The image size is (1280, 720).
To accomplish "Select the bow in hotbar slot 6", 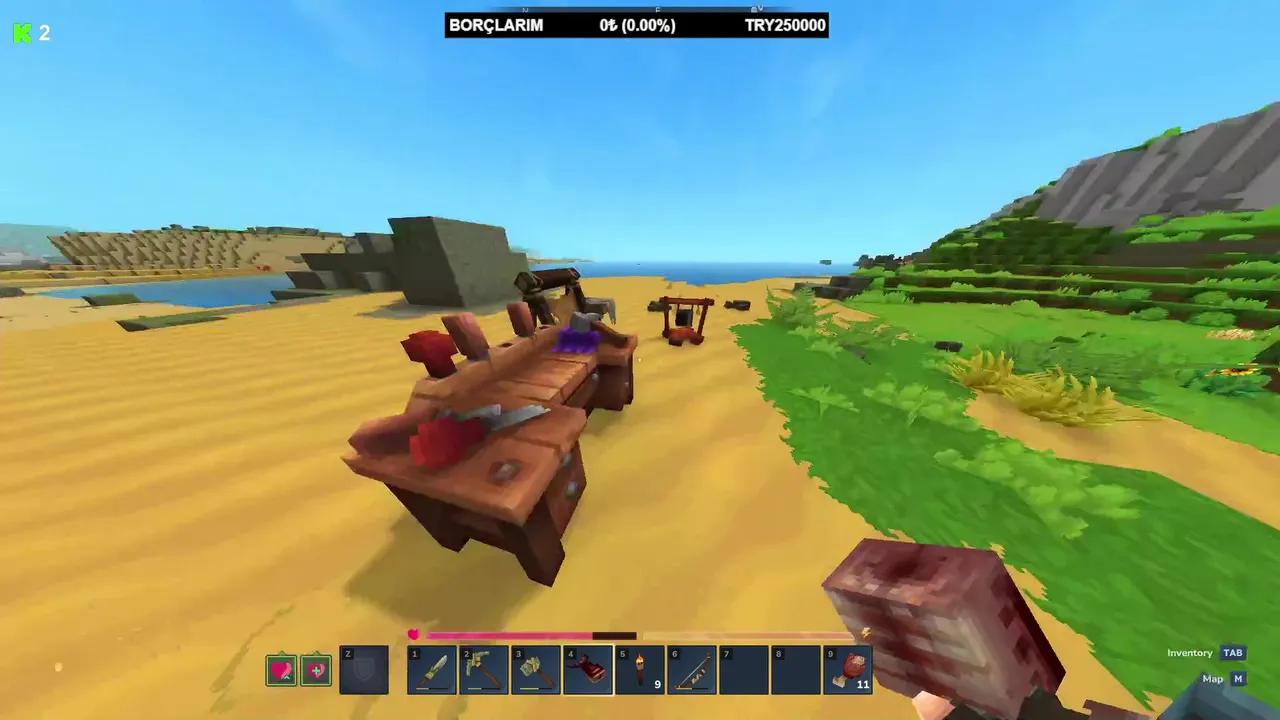I will (693, 668).
